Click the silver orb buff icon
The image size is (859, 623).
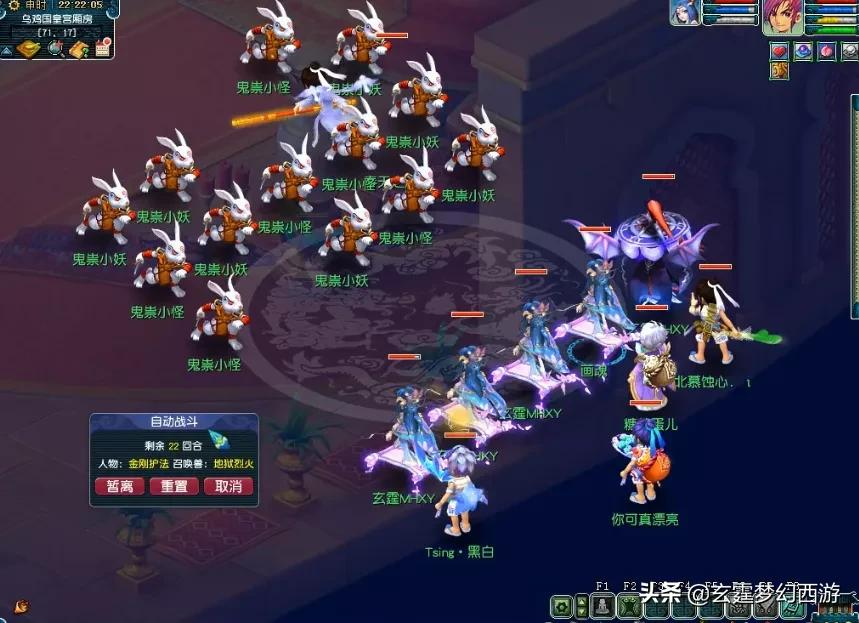[x=849, y=51]
